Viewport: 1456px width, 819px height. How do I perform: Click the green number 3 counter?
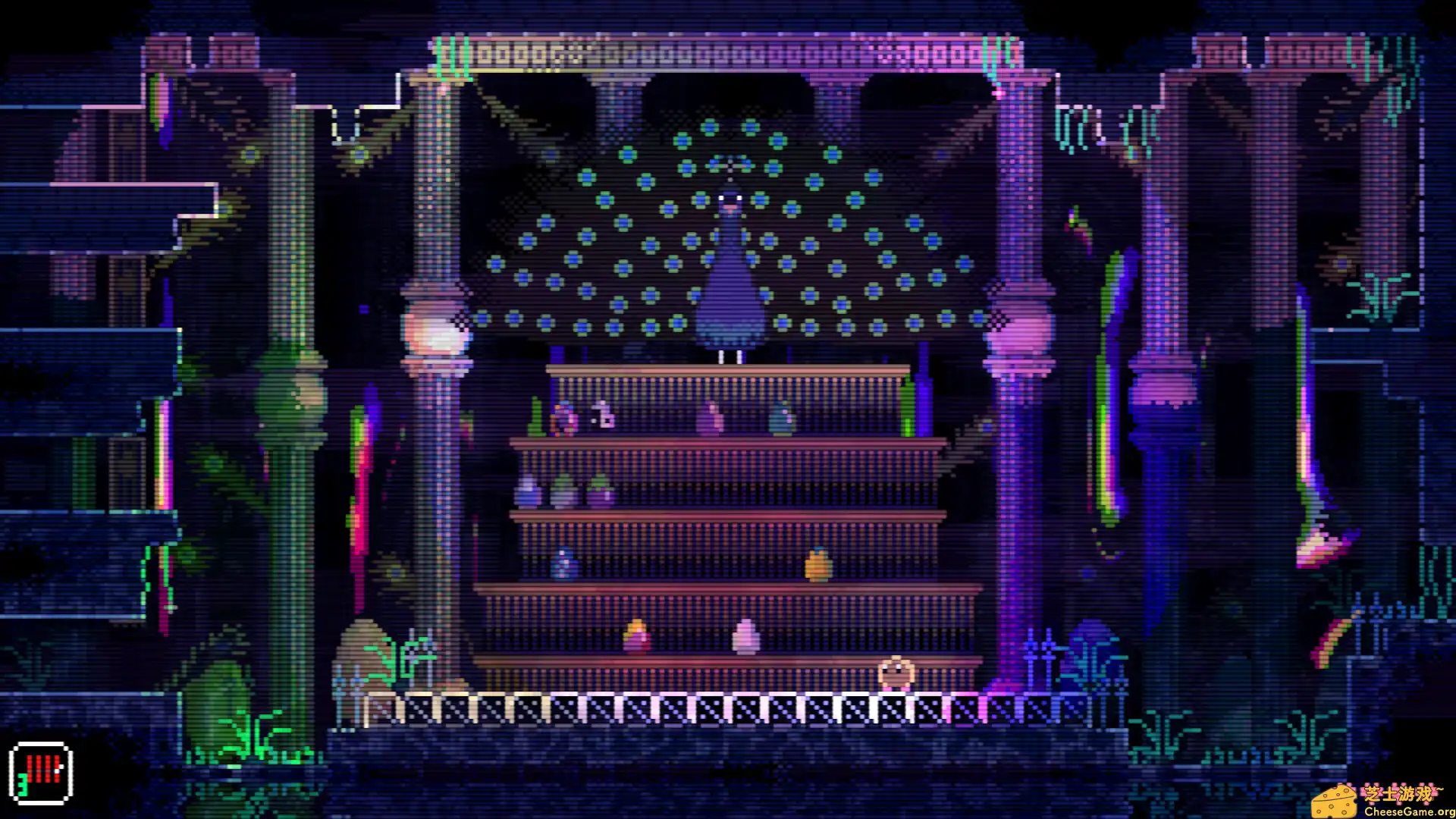point(23,785)
